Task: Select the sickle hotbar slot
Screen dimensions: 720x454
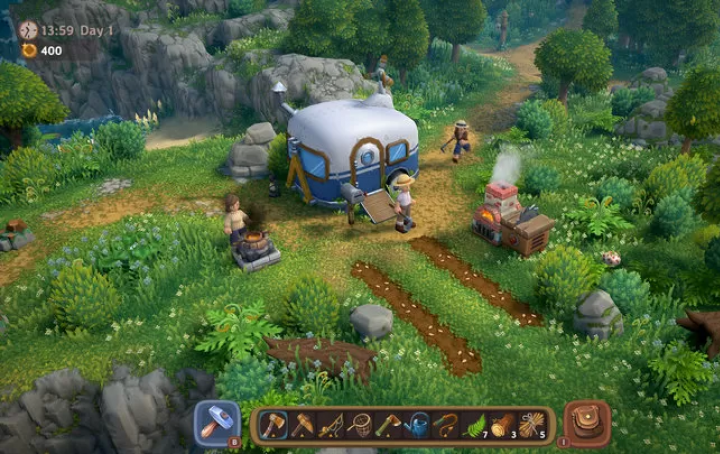Action: click(447, 425)
